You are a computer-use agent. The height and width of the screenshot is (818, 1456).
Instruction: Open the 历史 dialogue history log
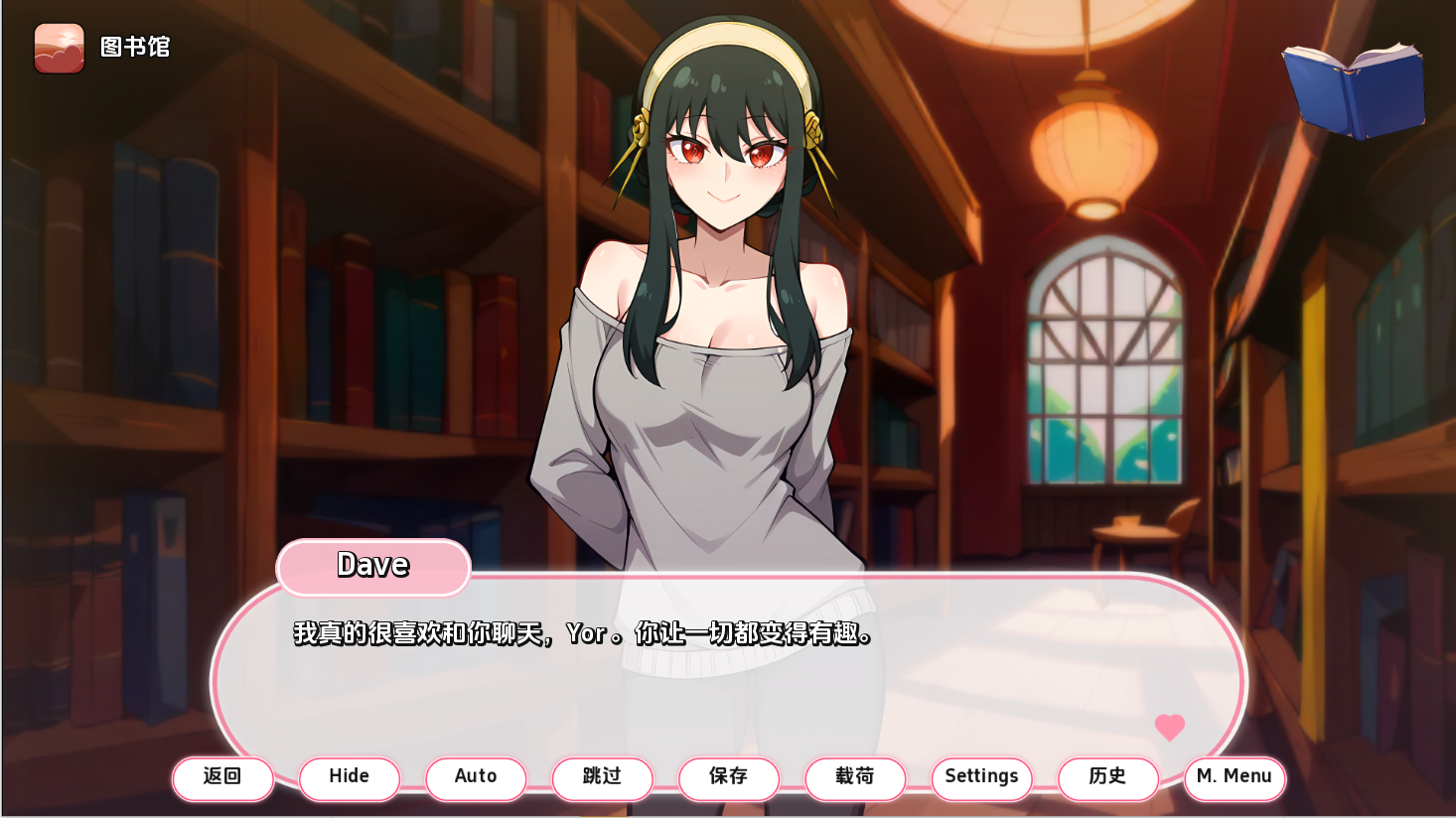pyautogui.click(x=1107, y=778)
